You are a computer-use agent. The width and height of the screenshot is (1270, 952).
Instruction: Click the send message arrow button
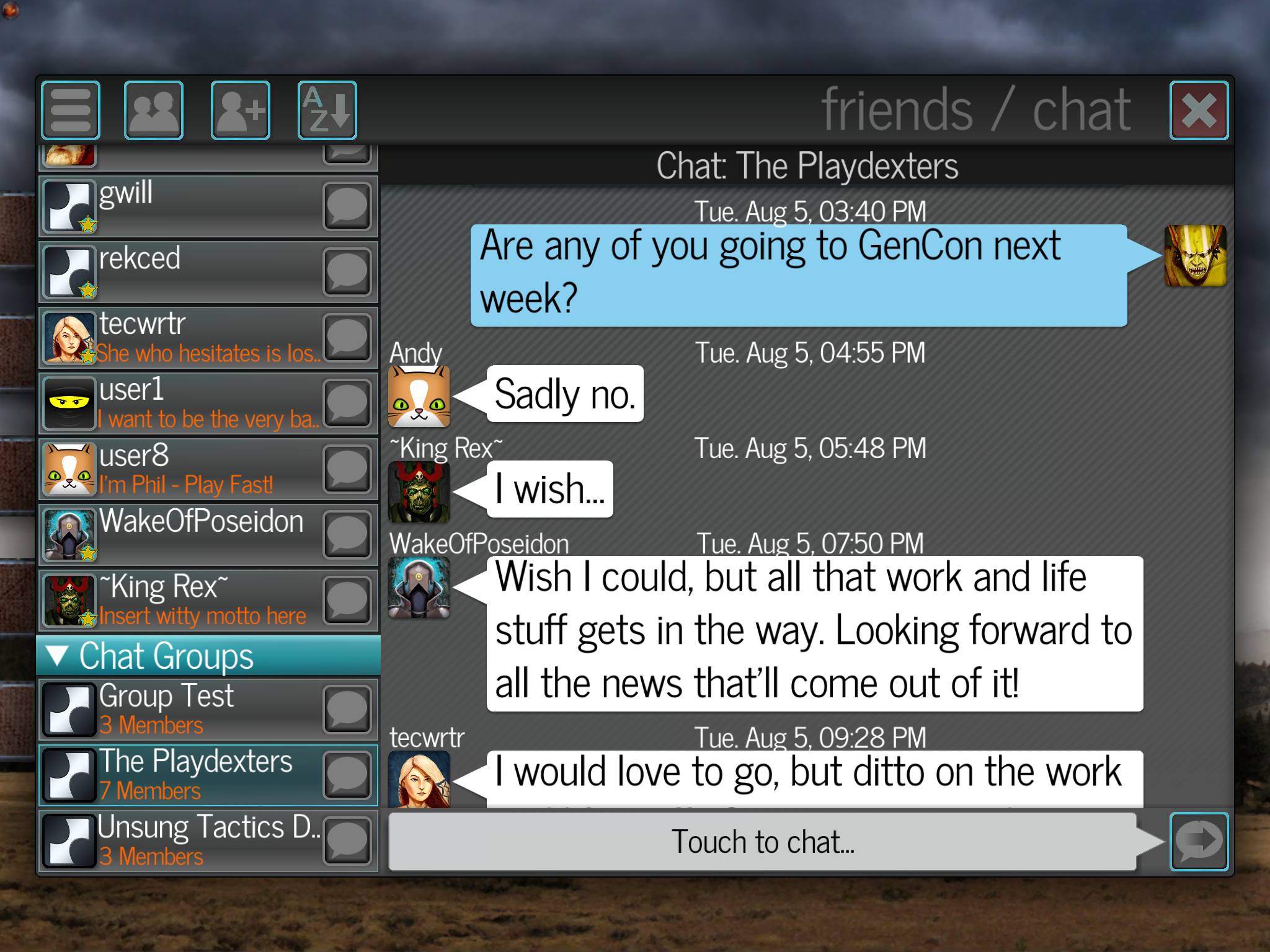pyautogui.click(x=1198, y=841)
